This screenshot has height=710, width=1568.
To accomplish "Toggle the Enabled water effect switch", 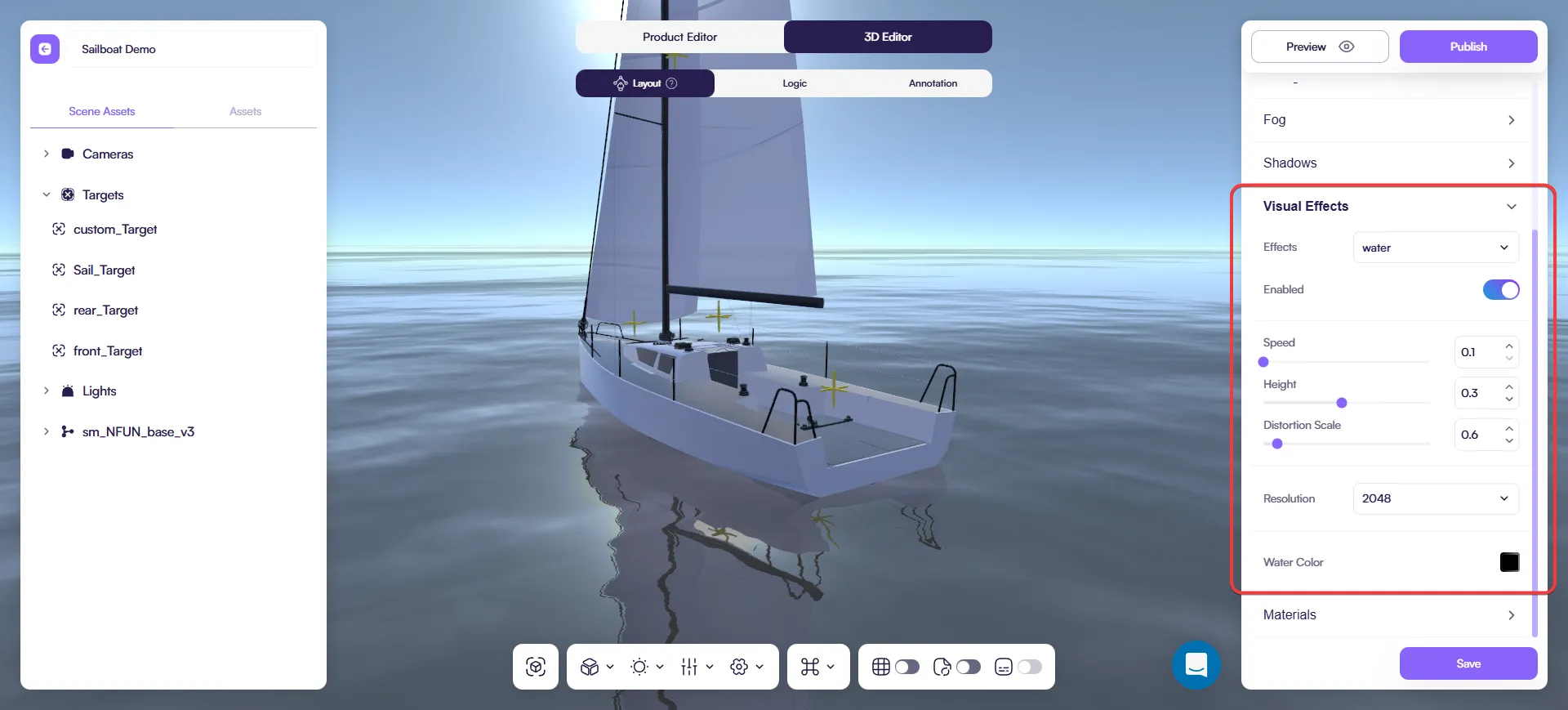I will 1500,289.
